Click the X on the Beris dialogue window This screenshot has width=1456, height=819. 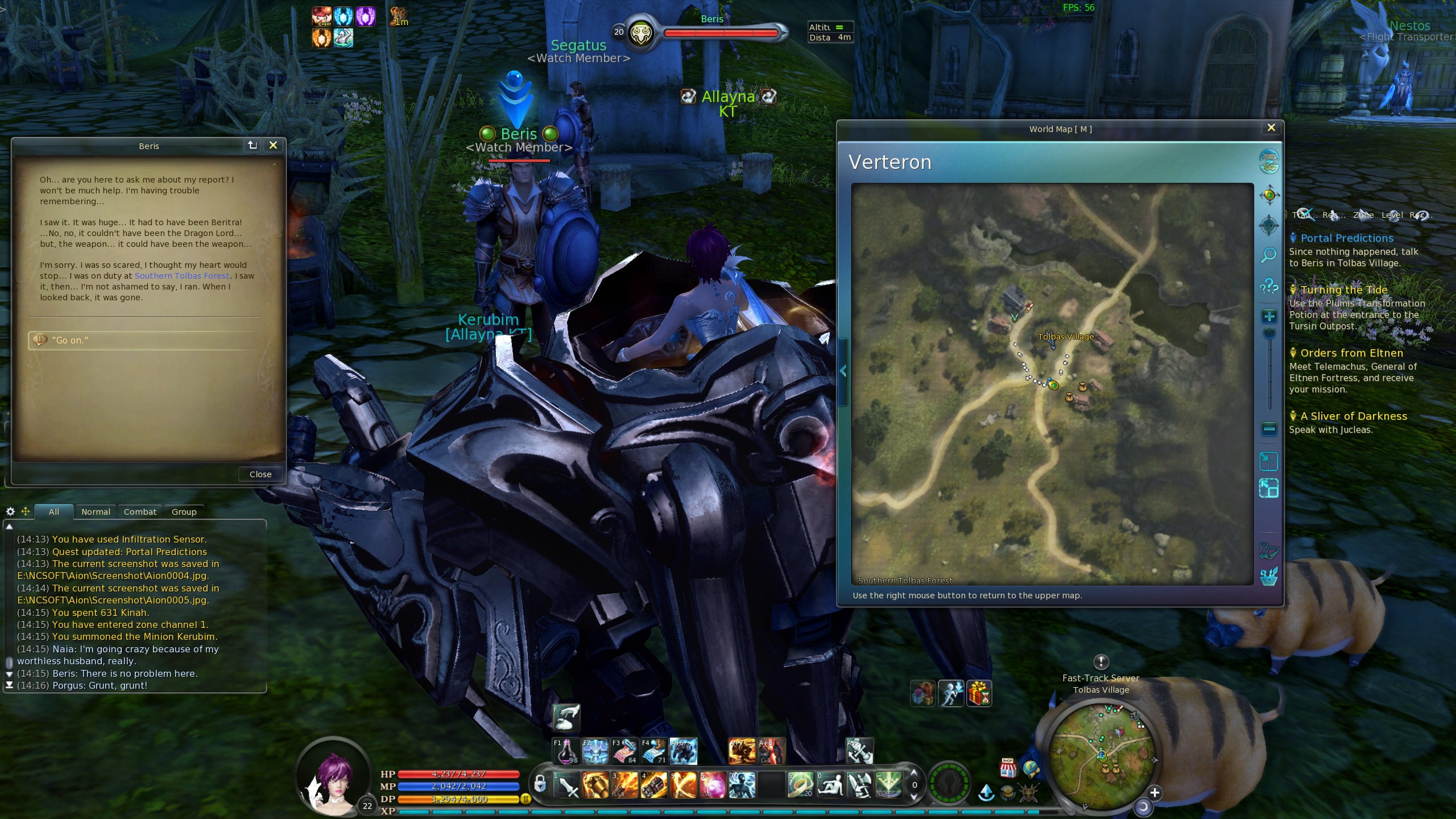(x=273, y=146)
